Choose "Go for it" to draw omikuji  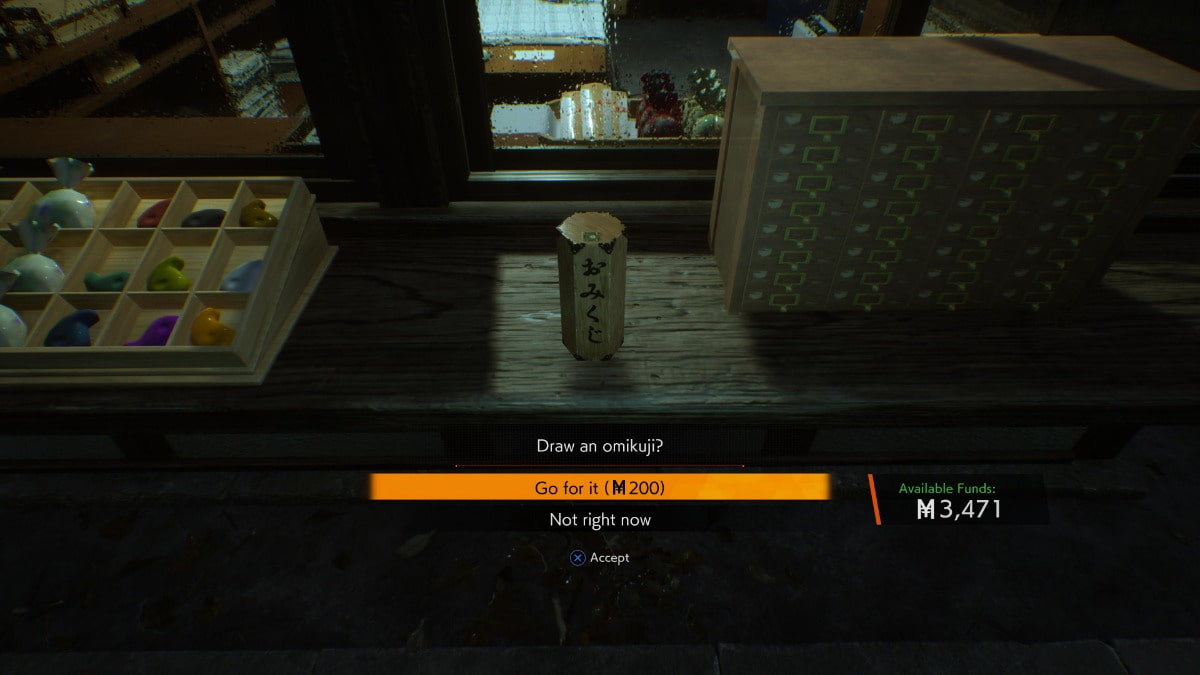[x=600, y=487]
